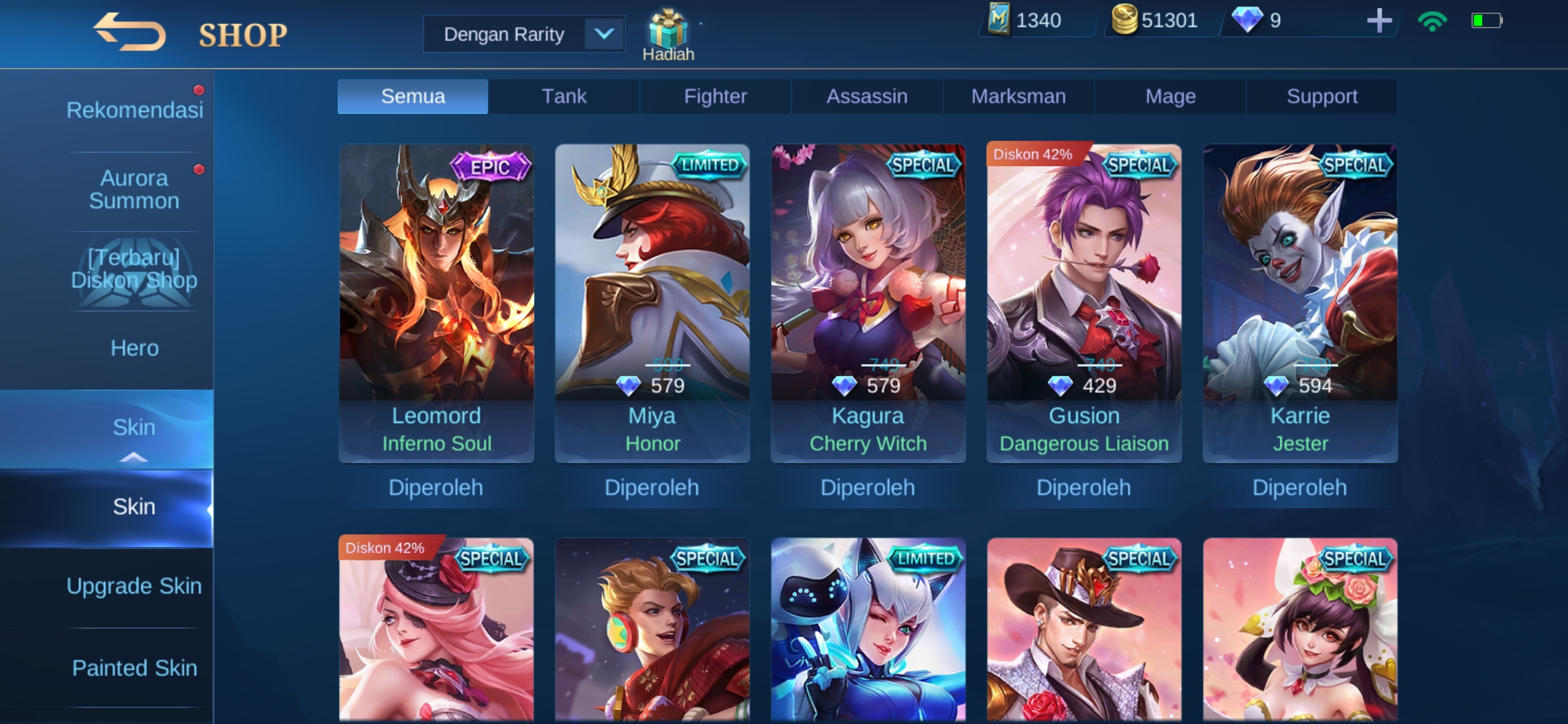The width and height of the screenshot is (1568, 724).
Task: Select the Fighter hero class tab
Action: coord(714,96)
